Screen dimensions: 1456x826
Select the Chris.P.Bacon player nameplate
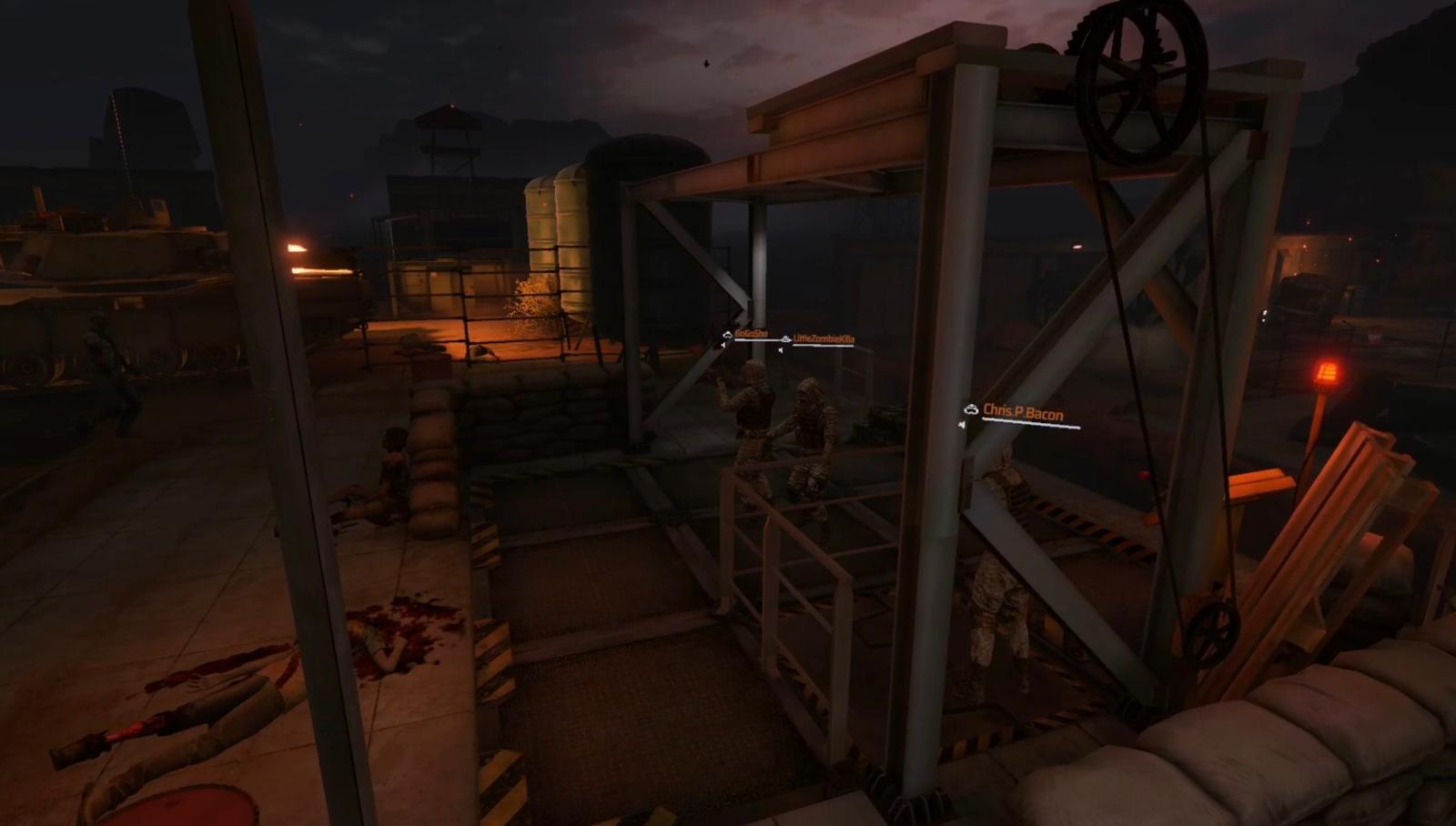click(x=1022, y=414)
